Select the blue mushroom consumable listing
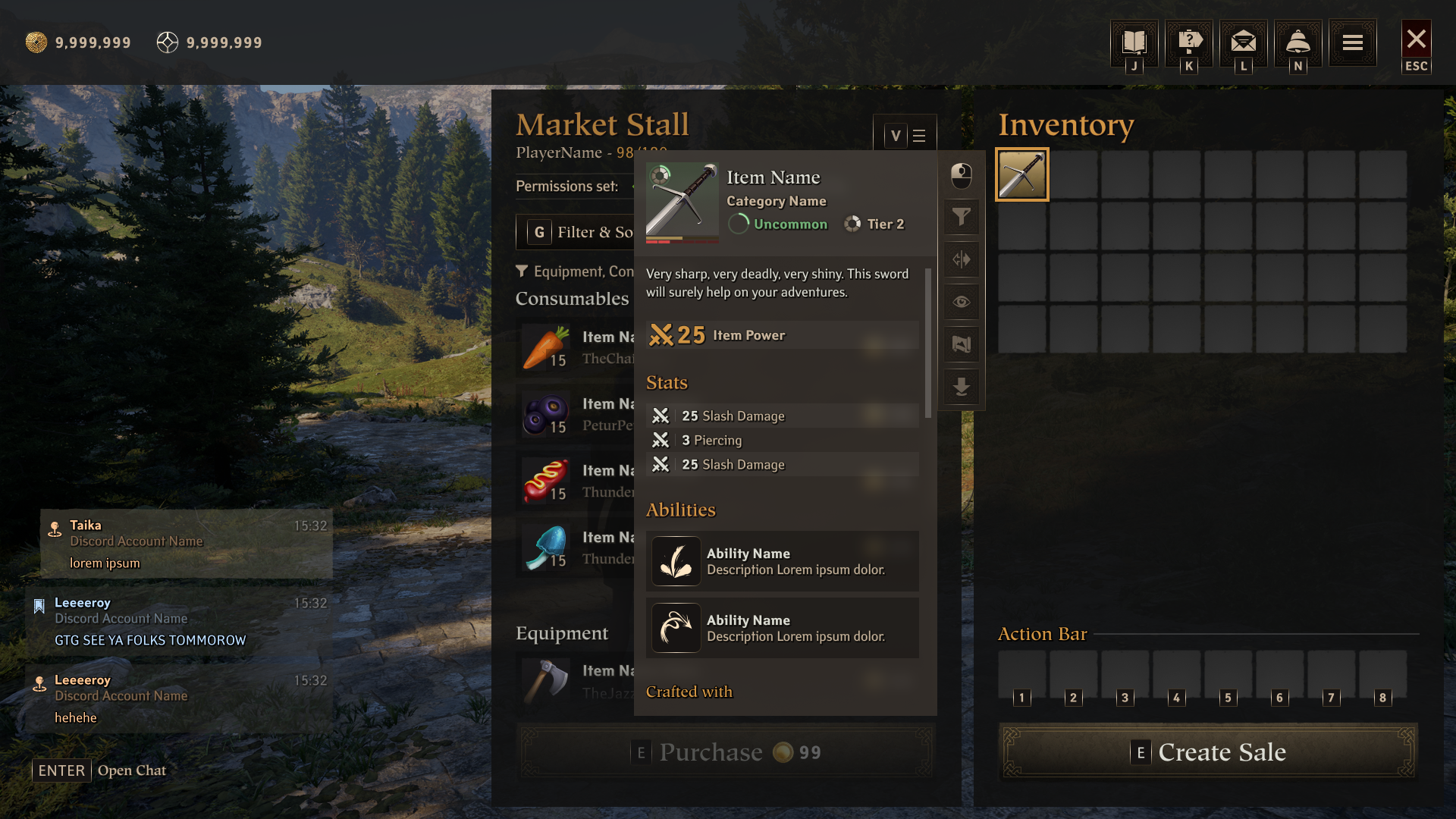Viewport: 1456px width, 819px height. point(576,548)
